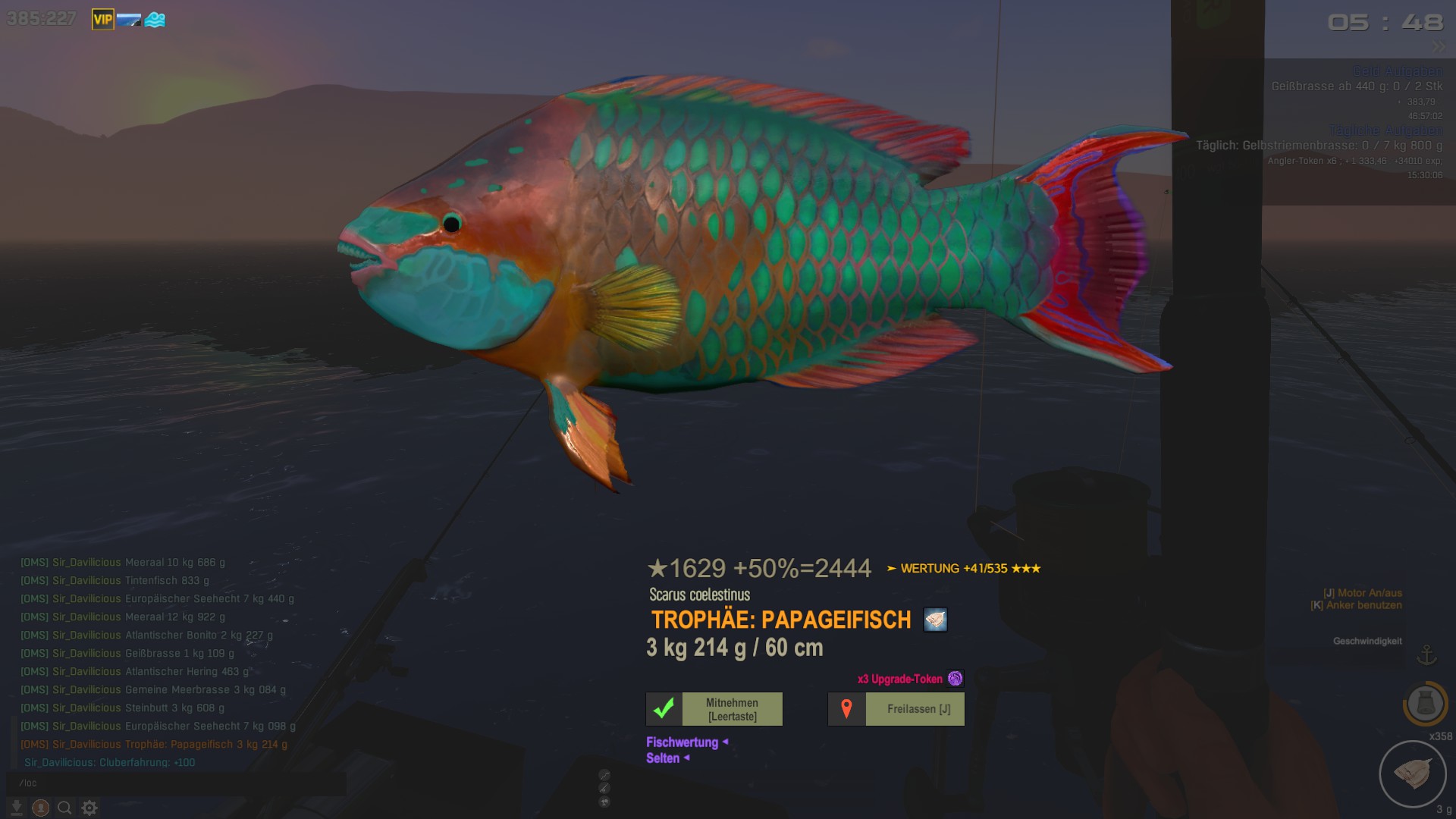Click the purple Upgrade-Token icon
The width and height of the screenshot is (1456, 819).
955,679
